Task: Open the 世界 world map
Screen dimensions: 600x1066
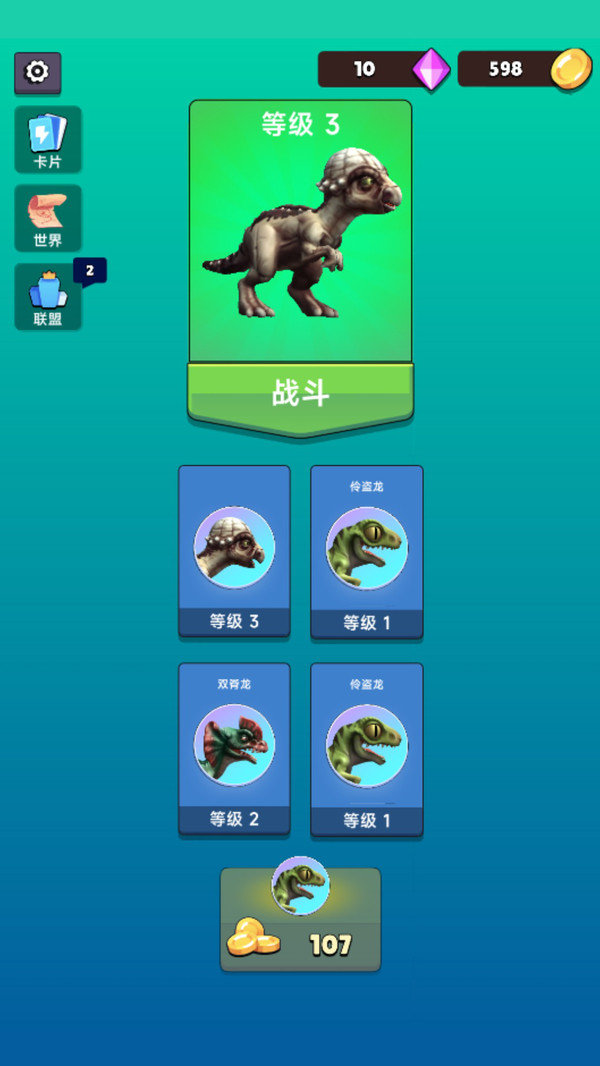Action: pos(48,217)
